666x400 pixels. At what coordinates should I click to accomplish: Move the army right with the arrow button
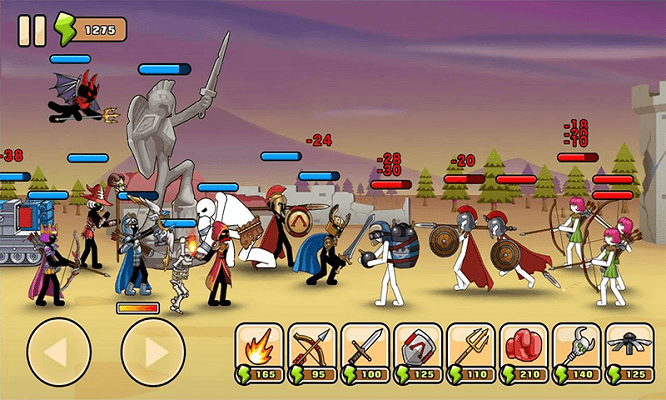[153, 353]
